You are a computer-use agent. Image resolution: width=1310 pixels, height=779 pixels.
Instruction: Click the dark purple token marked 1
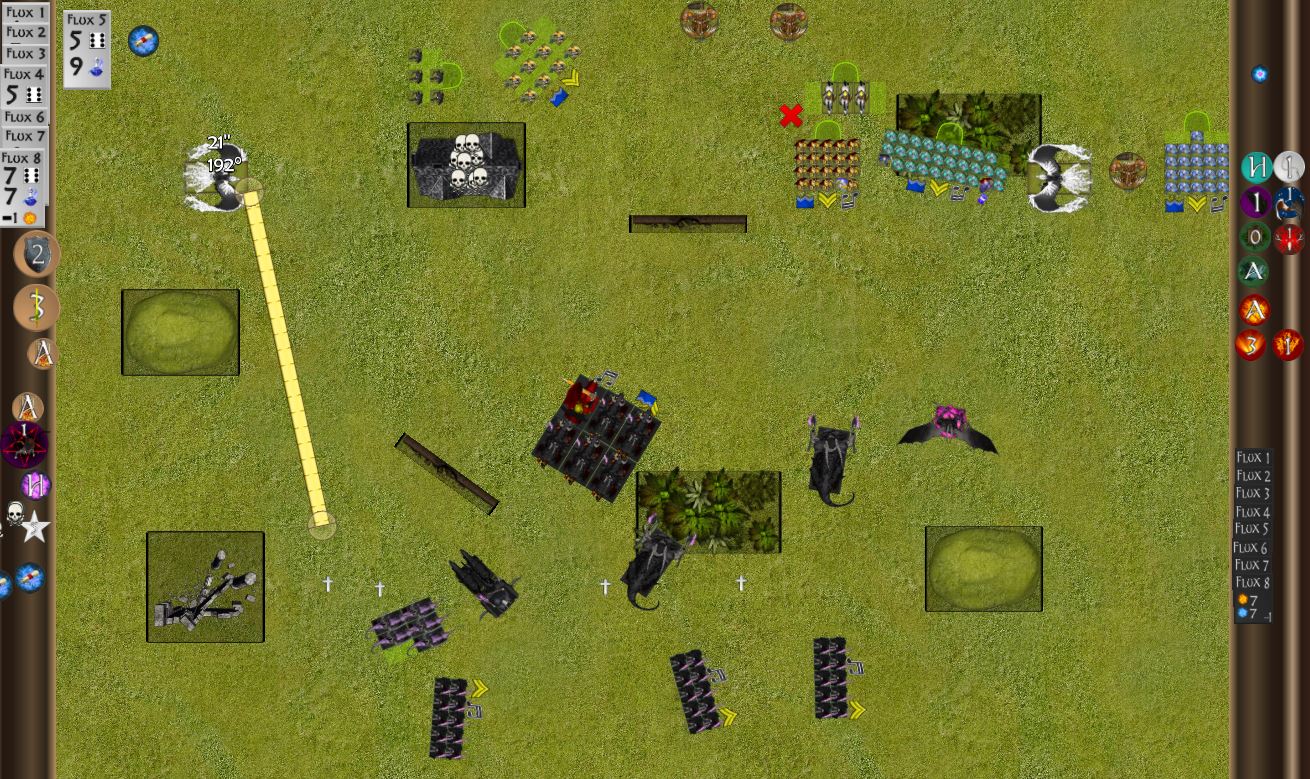(x=1256, y=202)
